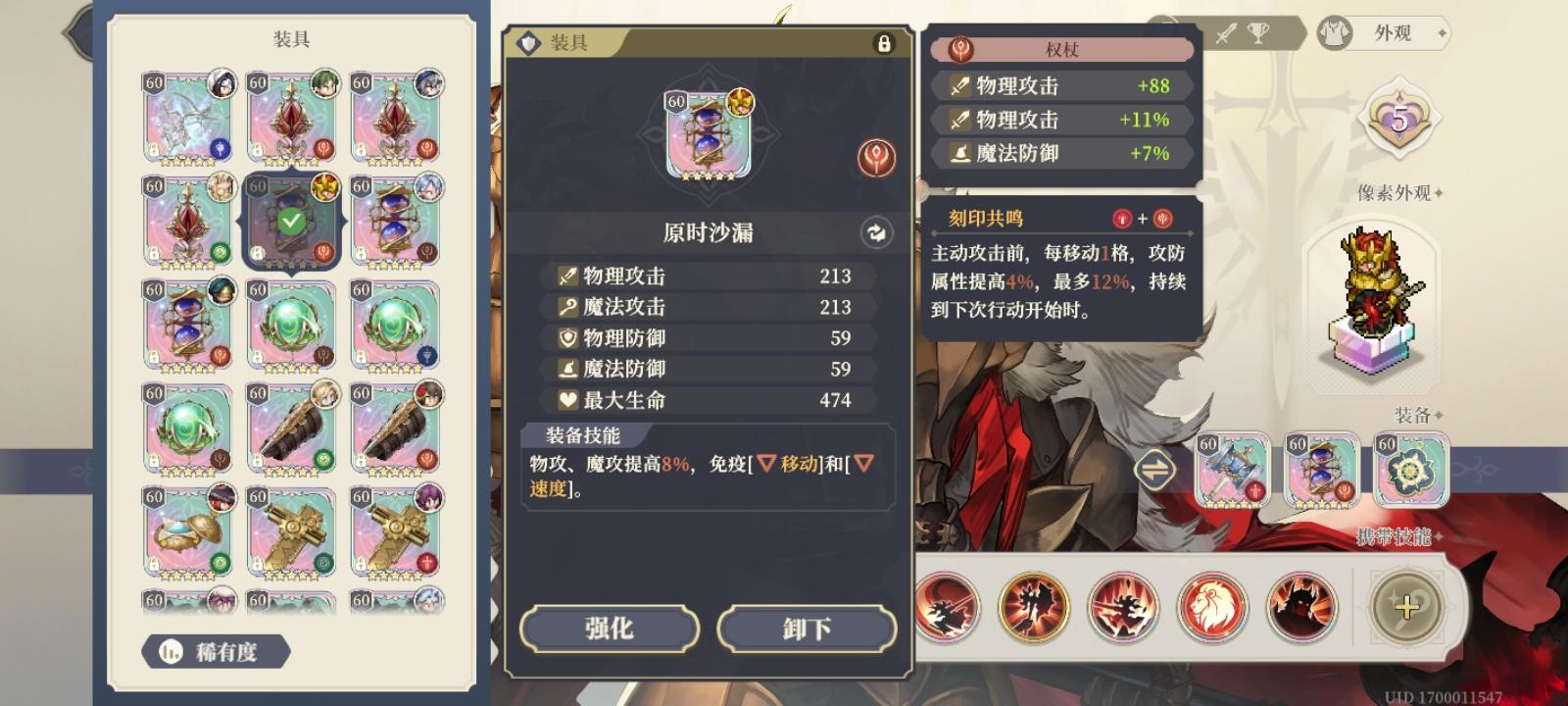
Task: Toggle the lock on the top-left equipment card
Action: (155, 151)
